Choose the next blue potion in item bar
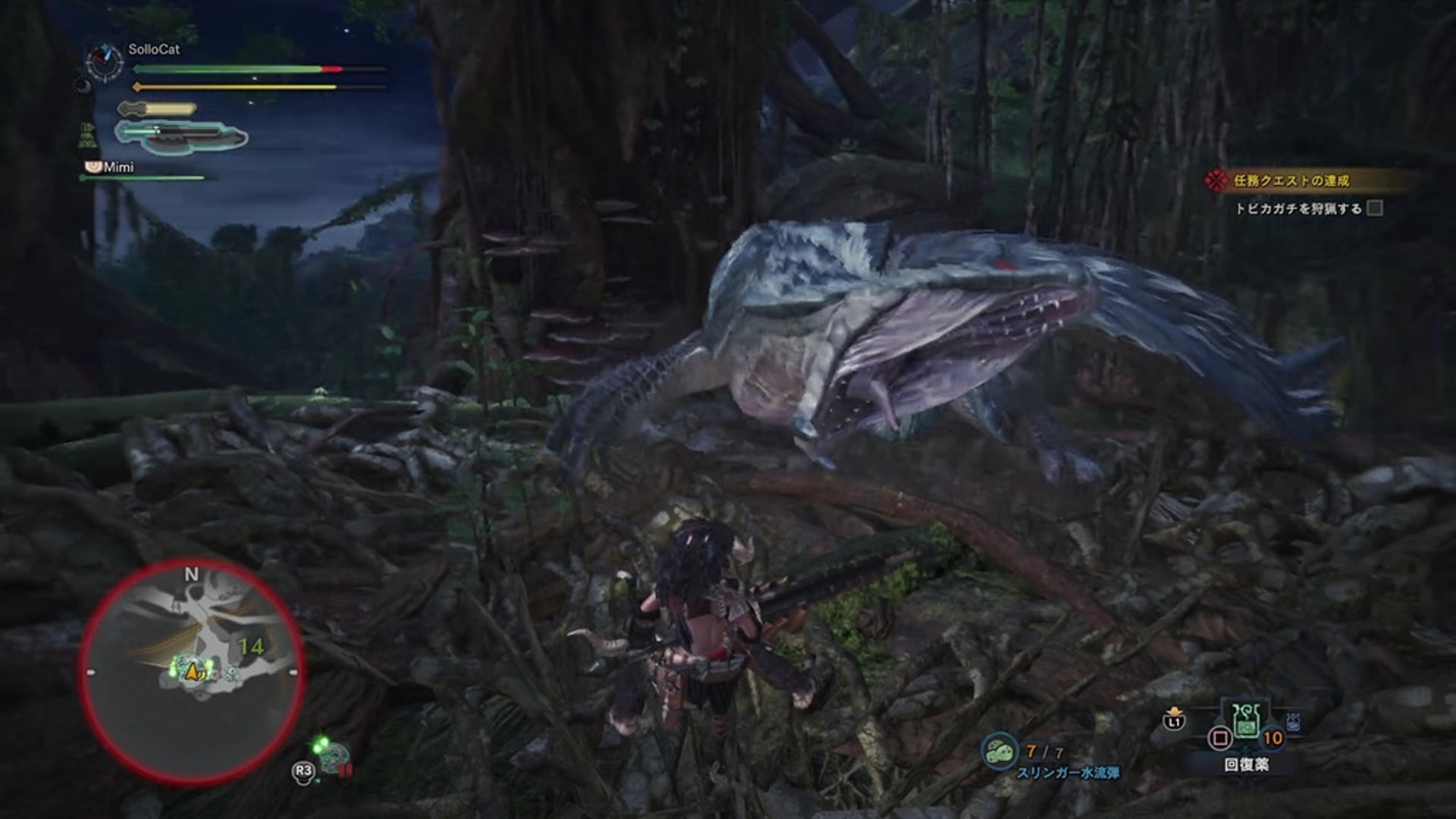The width and height of the screenshot is (1456, 819). (1293, 721)
